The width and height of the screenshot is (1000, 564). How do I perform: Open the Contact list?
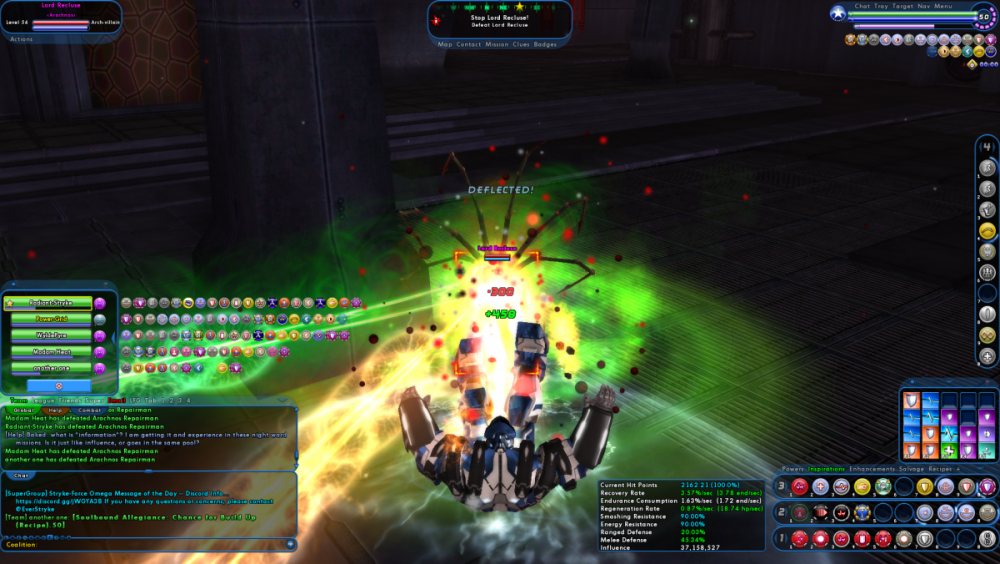tap(469, 44)
